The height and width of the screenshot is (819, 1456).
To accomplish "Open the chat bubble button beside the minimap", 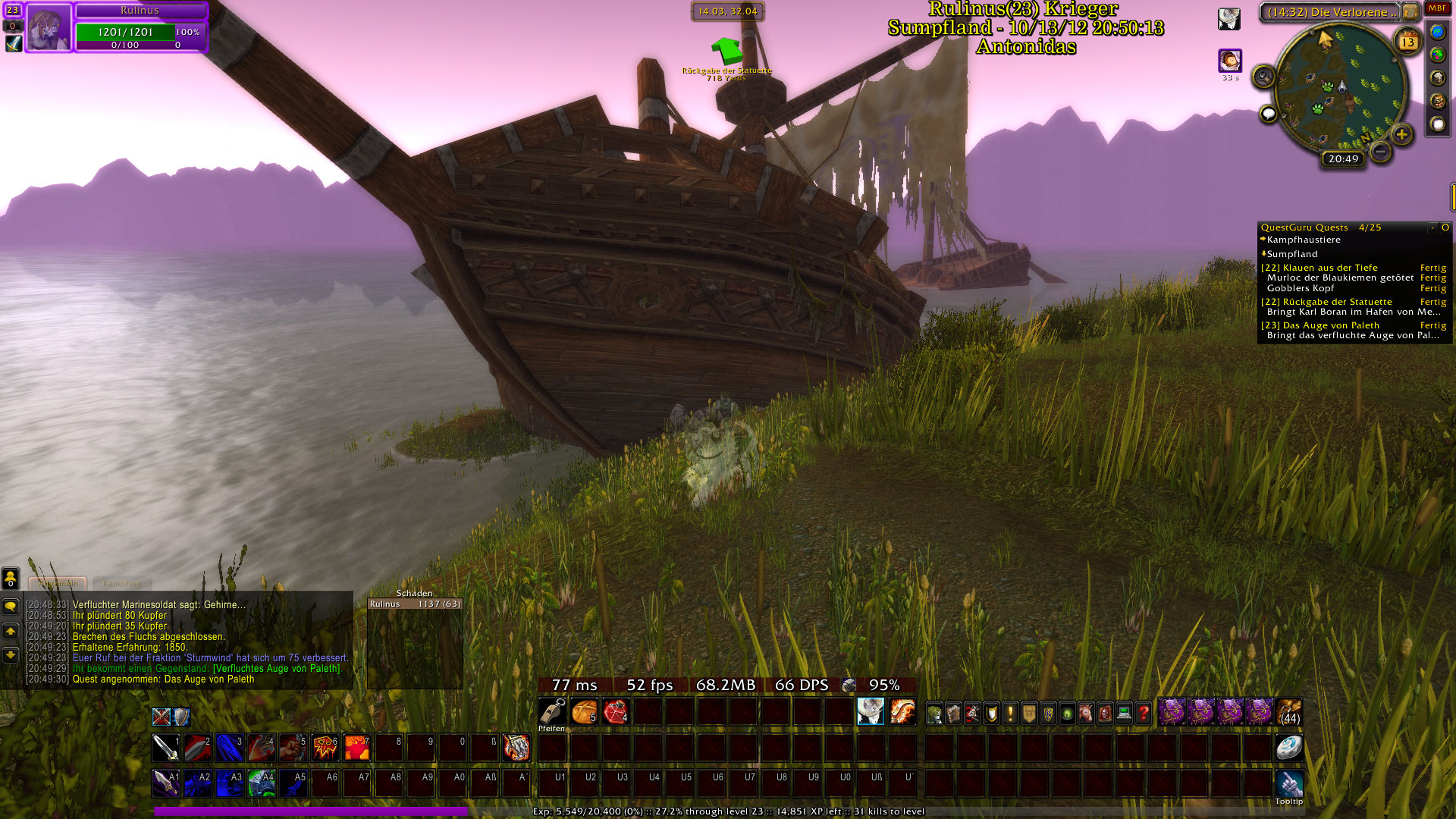I will point(1268,115).
